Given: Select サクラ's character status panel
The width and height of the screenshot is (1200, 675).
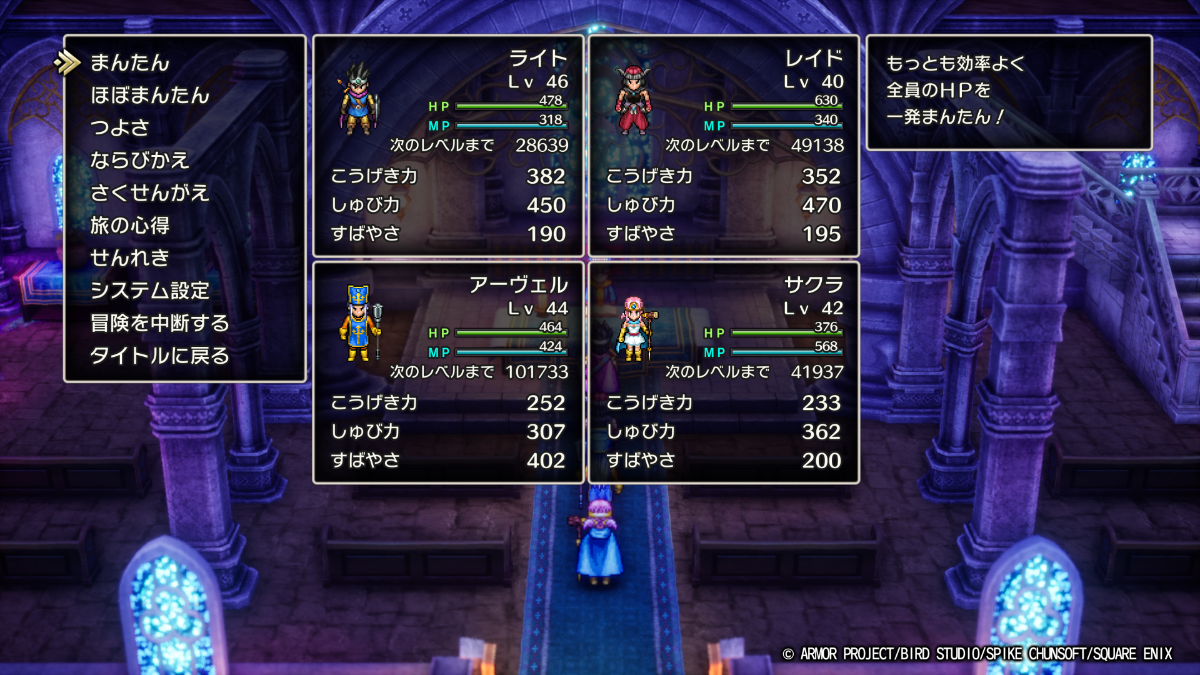Looking at the screenshot, I should [x=723, y=372].
